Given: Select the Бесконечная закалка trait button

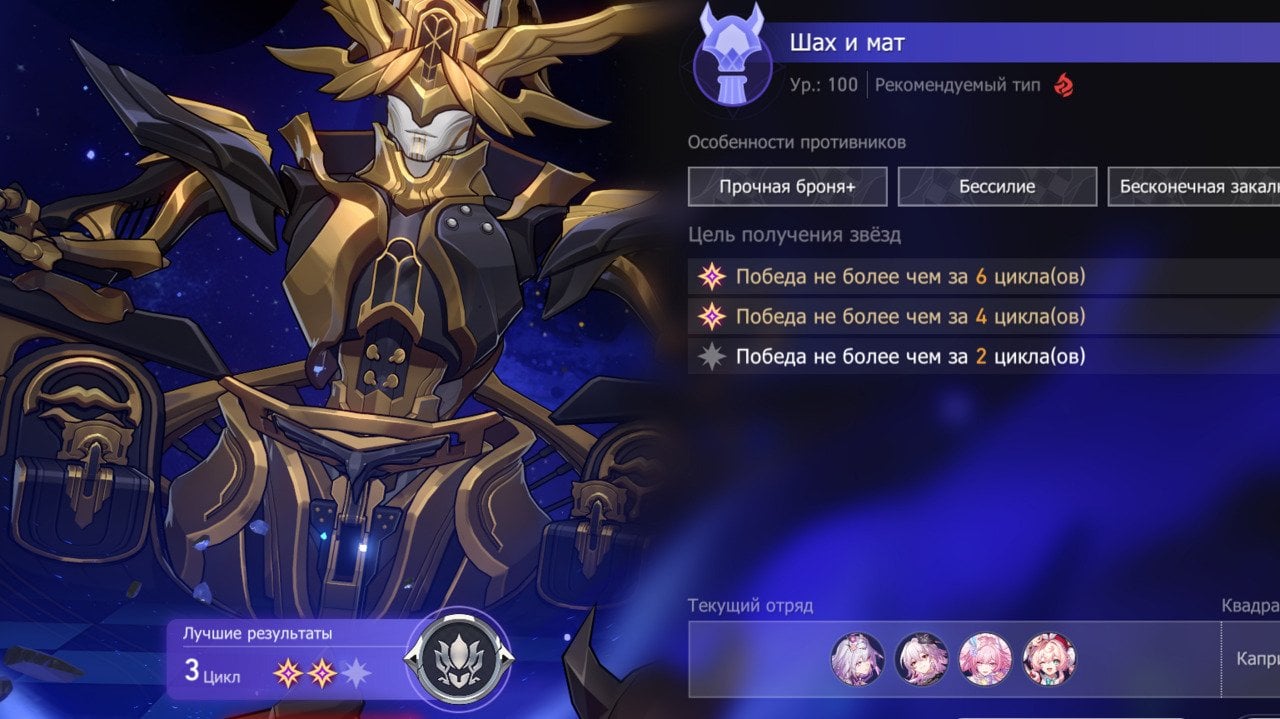Looking at the screenshot, I should pos(1194,187).
